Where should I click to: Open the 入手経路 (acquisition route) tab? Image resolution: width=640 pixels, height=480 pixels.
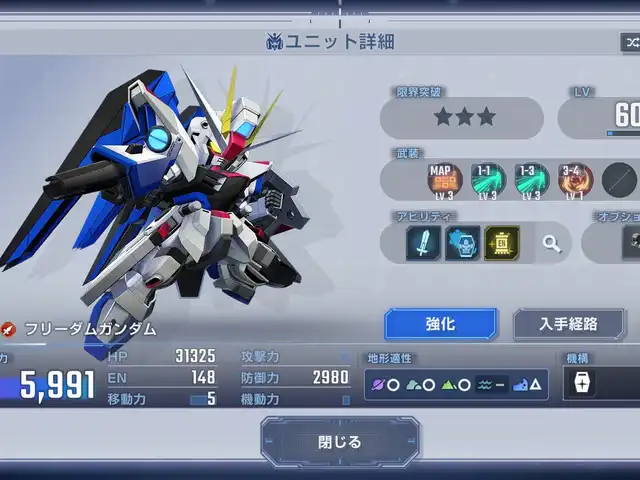[x=568, y=324]
